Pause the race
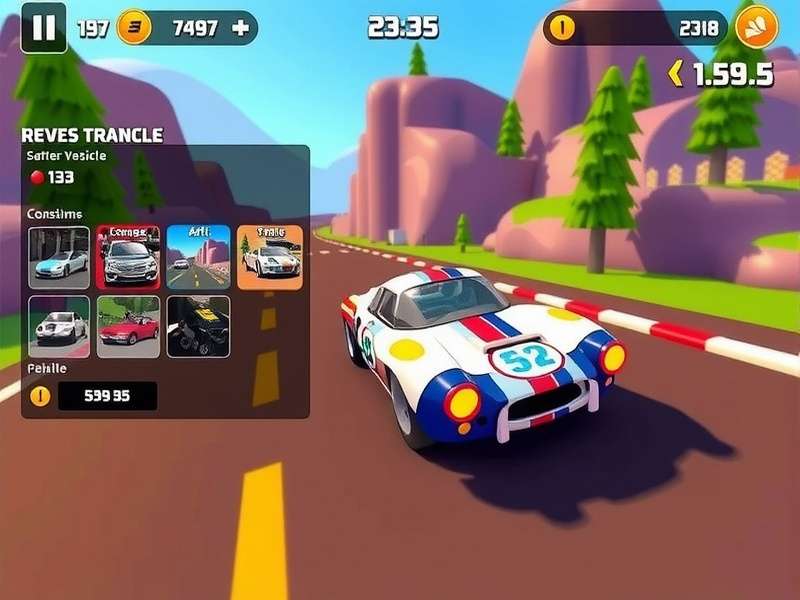Image resolution: width=800 pixels, height=600 pixels. [x=44, y=27]
